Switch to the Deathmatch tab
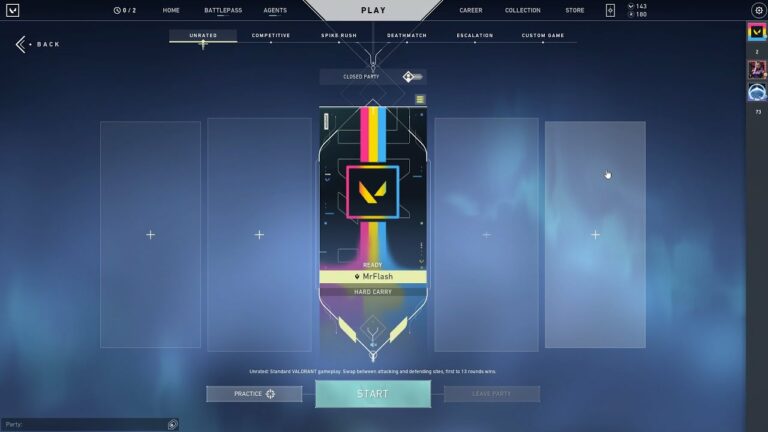The image size is (768, 432). 407,35
